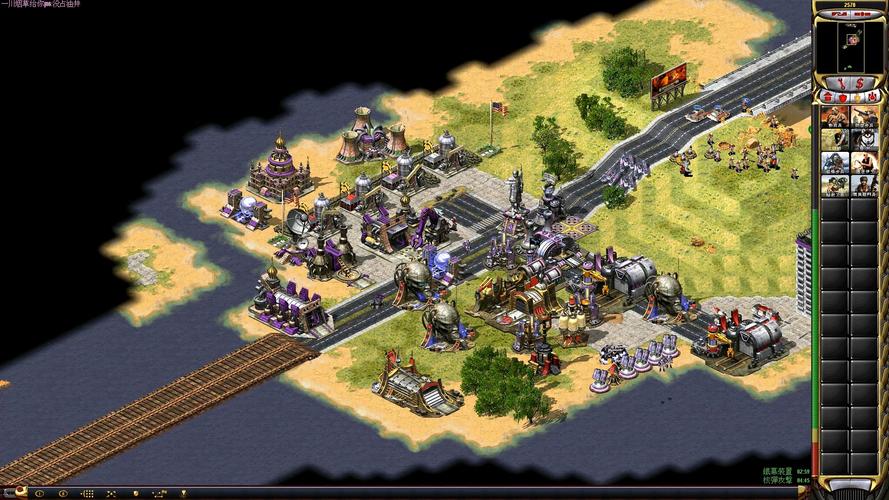
Task: Switch to the structures build tab
Action: tap(827, 98)
